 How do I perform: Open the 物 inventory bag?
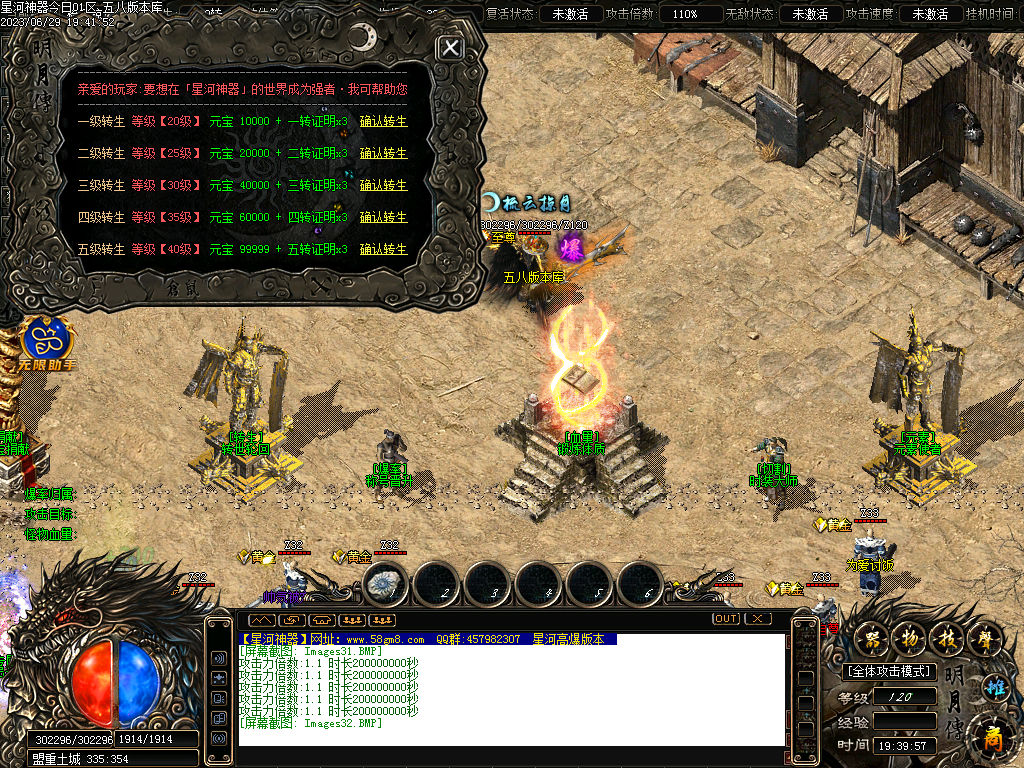tap(908, 637)
